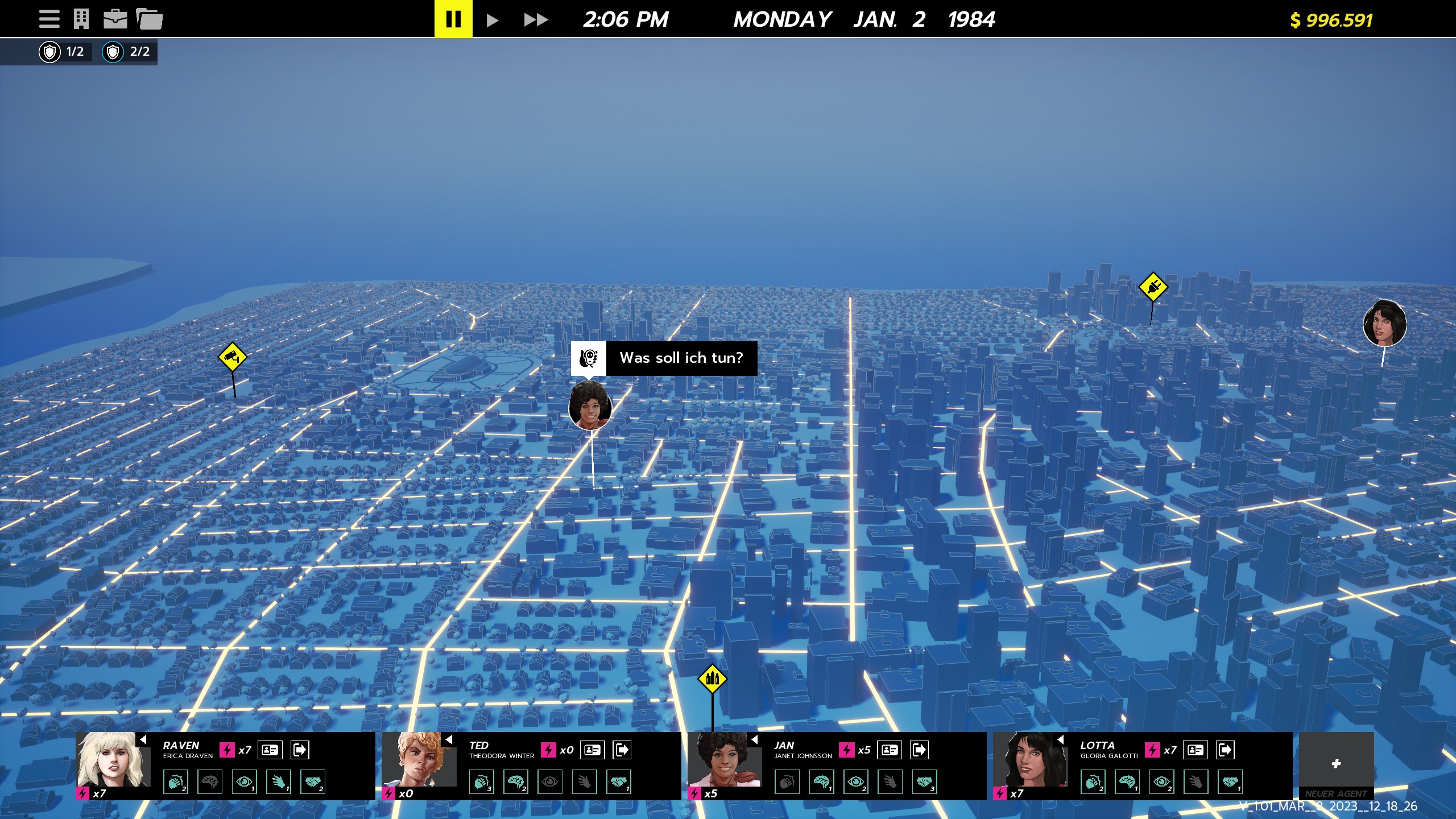Open the briefcase panel
Screen dimensions: 1456x819
pos(115,19)
